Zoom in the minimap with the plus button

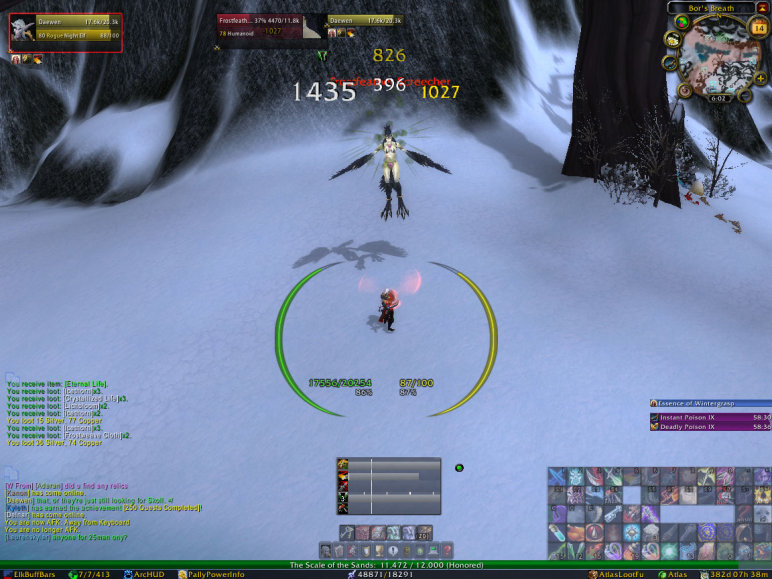pyautogui.click(x=762, y=78)
